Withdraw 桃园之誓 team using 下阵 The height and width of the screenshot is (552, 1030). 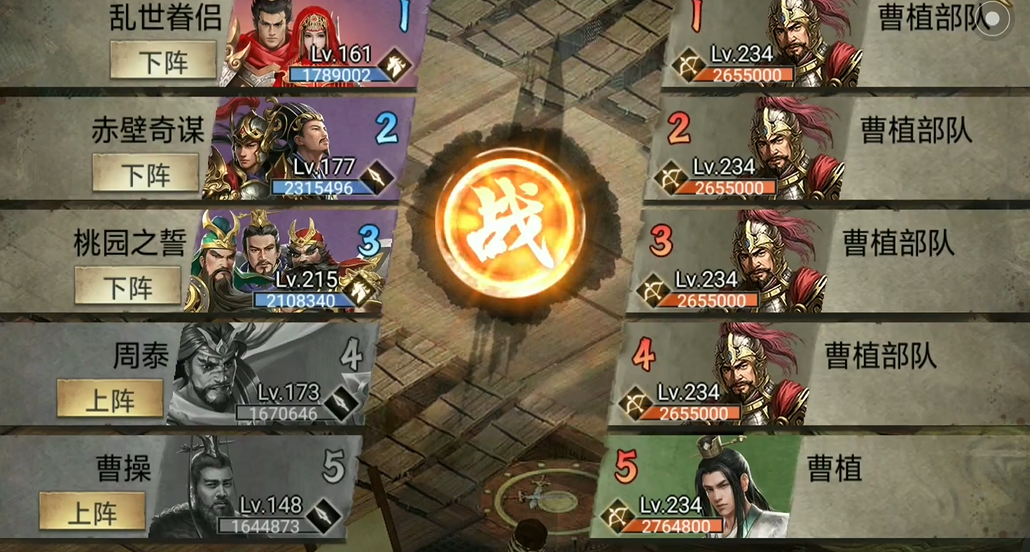coord(128,288)
